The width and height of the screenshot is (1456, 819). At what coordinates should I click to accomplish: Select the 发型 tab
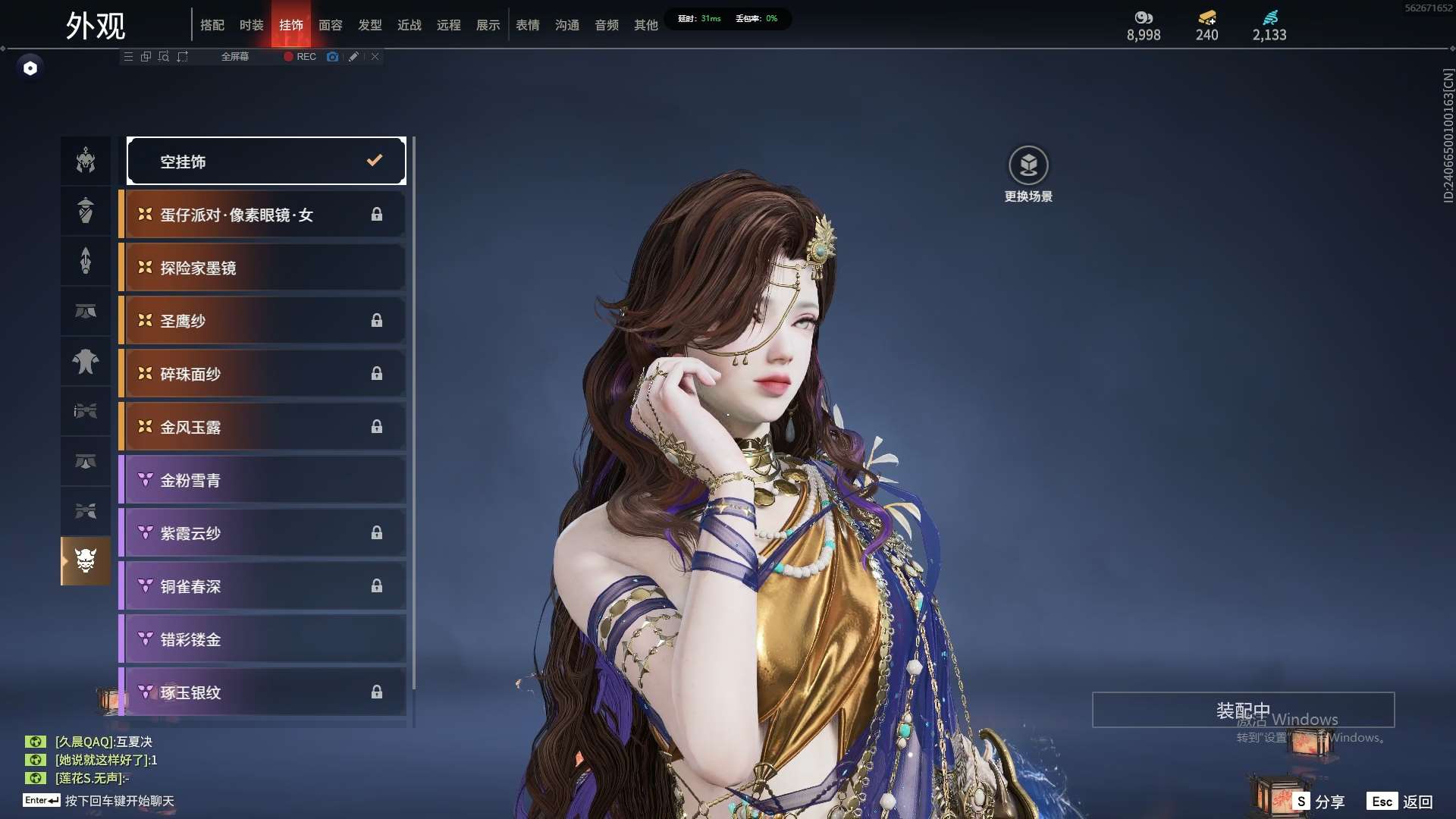pyautogui.click(x=369, y=25)
